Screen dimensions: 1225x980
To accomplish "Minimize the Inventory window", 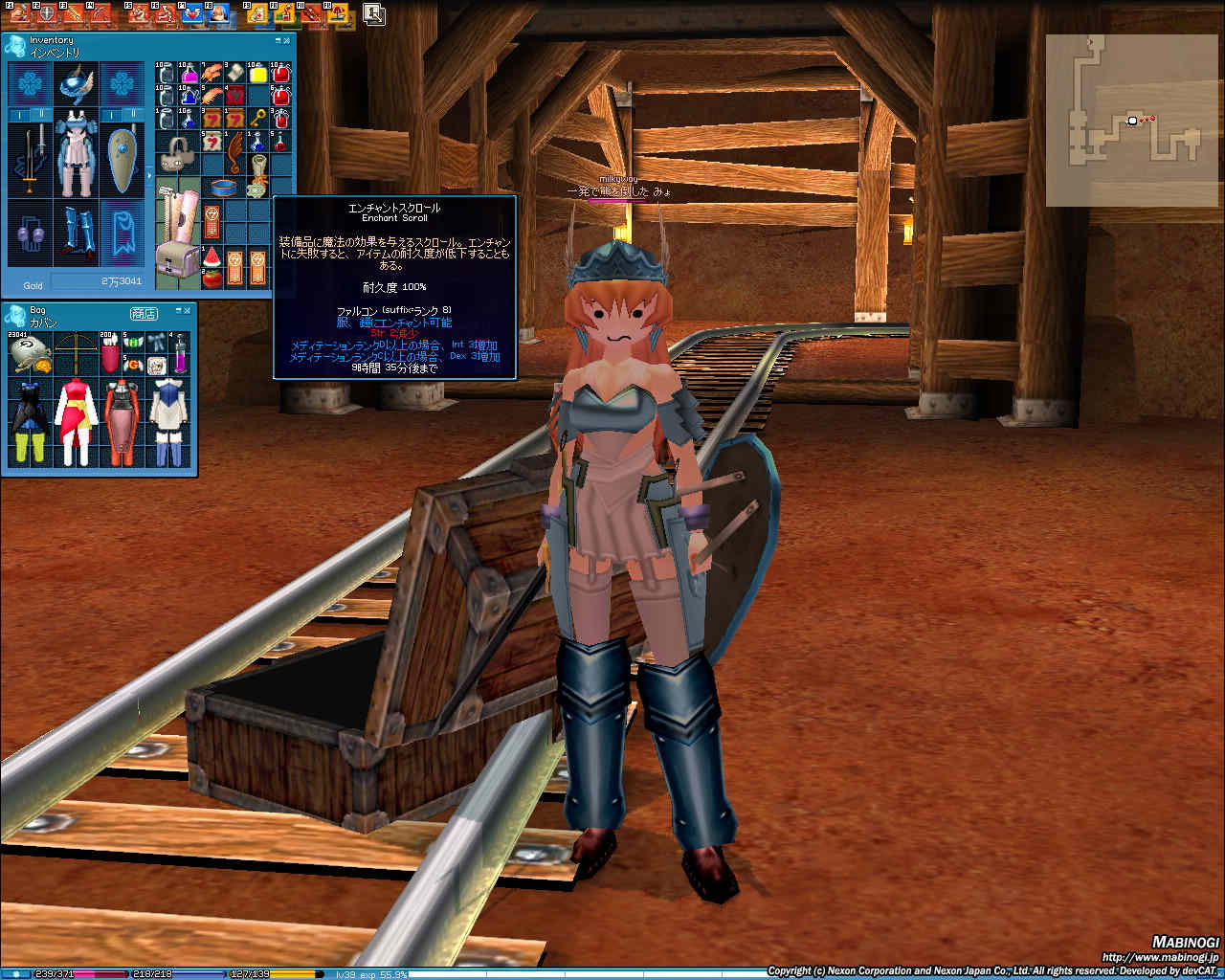I will point(278,41).
